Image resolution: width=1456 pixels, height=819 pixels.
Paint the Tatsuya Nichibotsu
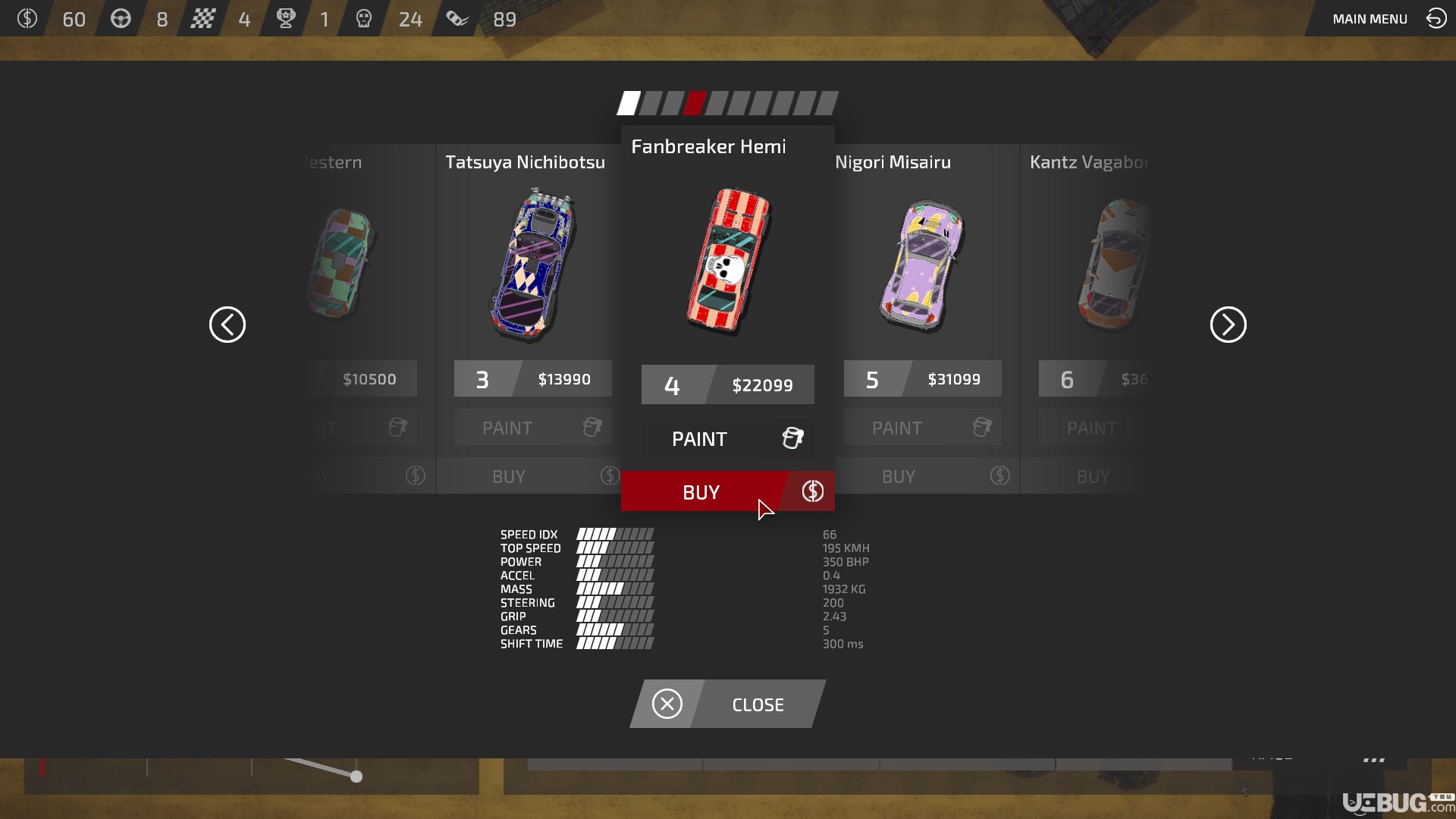(x=532, y=428)
